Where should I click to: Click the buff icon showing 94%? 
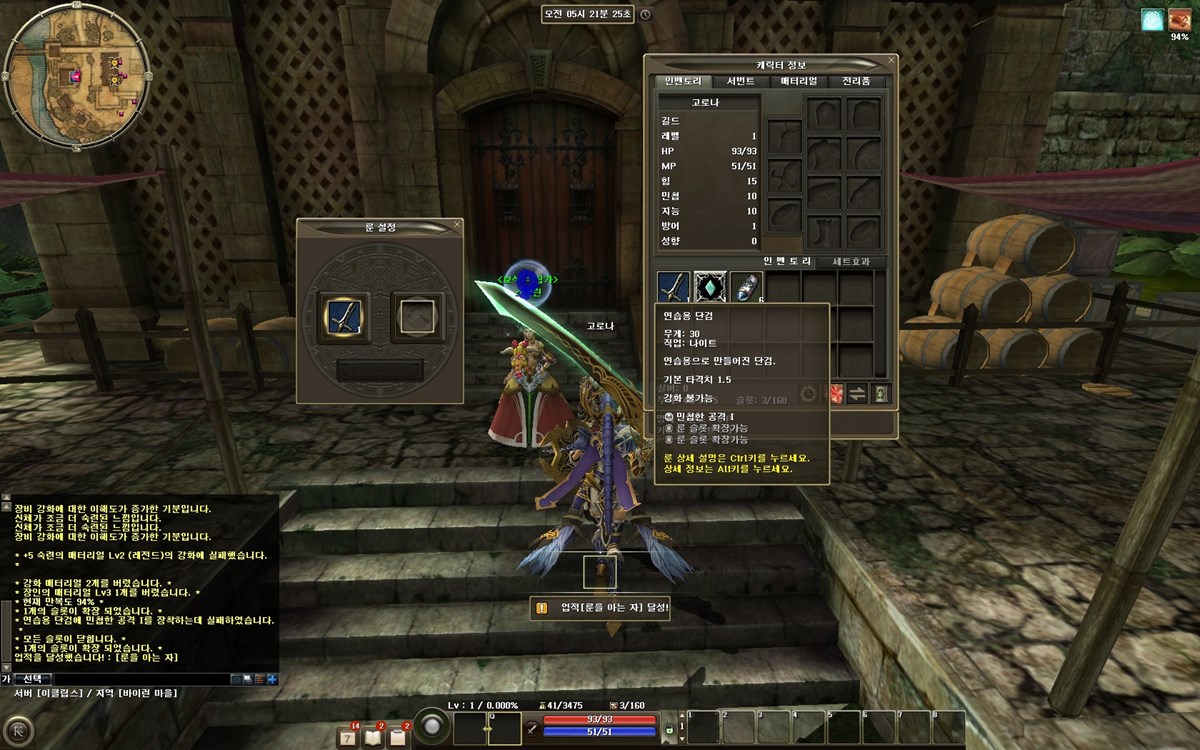(x=1153, y=19)
